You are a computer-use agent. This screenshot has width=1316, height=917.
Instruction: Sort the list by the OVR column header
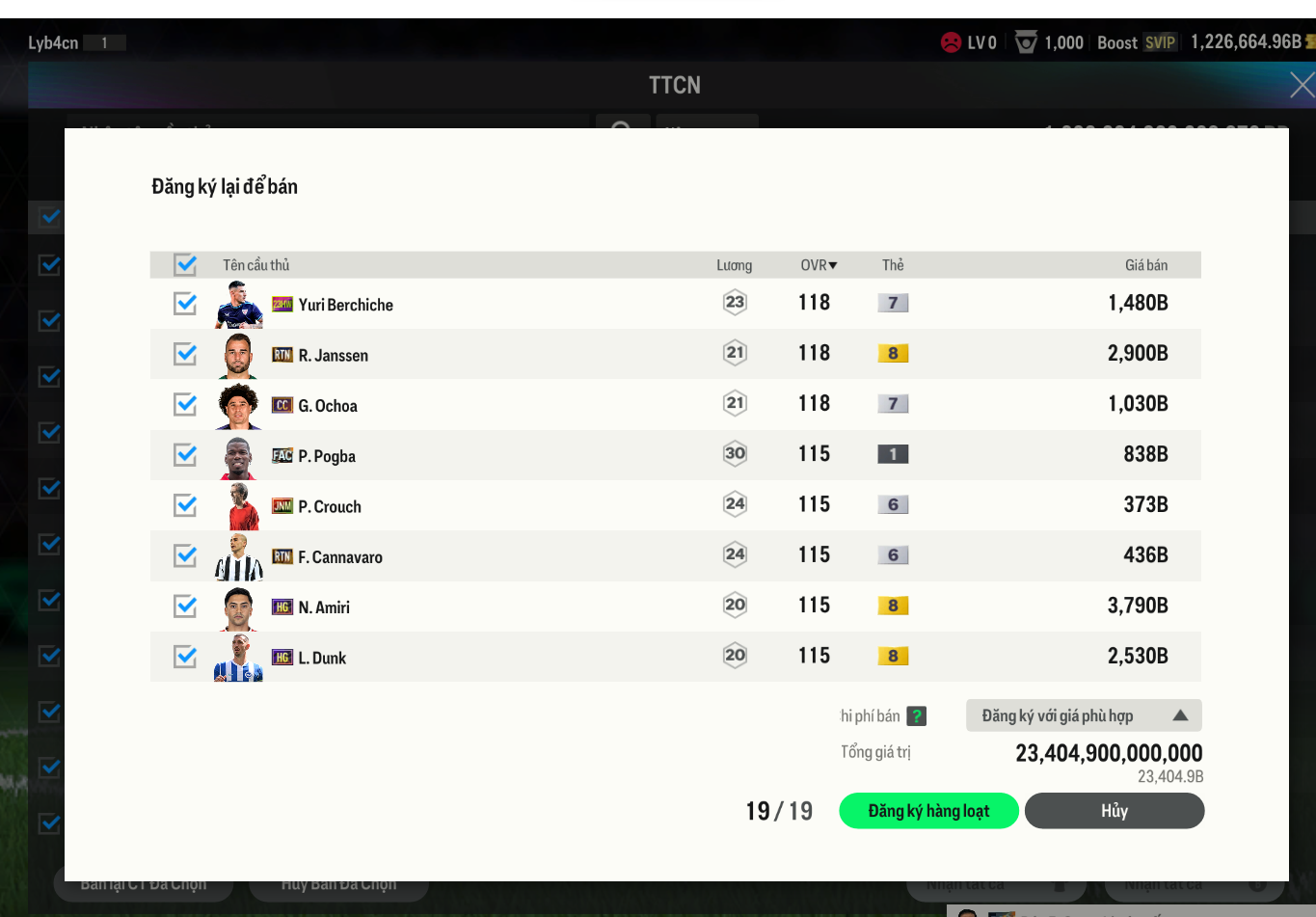[x=818, y=265]
